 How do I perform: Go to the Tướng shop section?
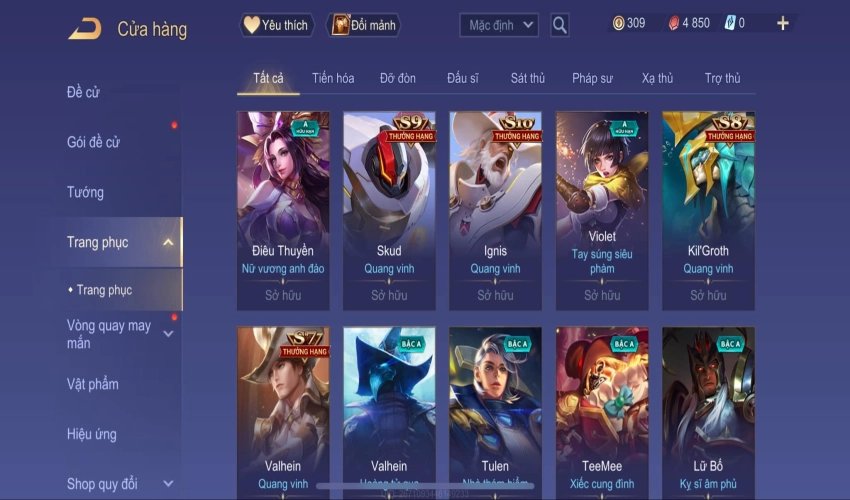point(85,192)
